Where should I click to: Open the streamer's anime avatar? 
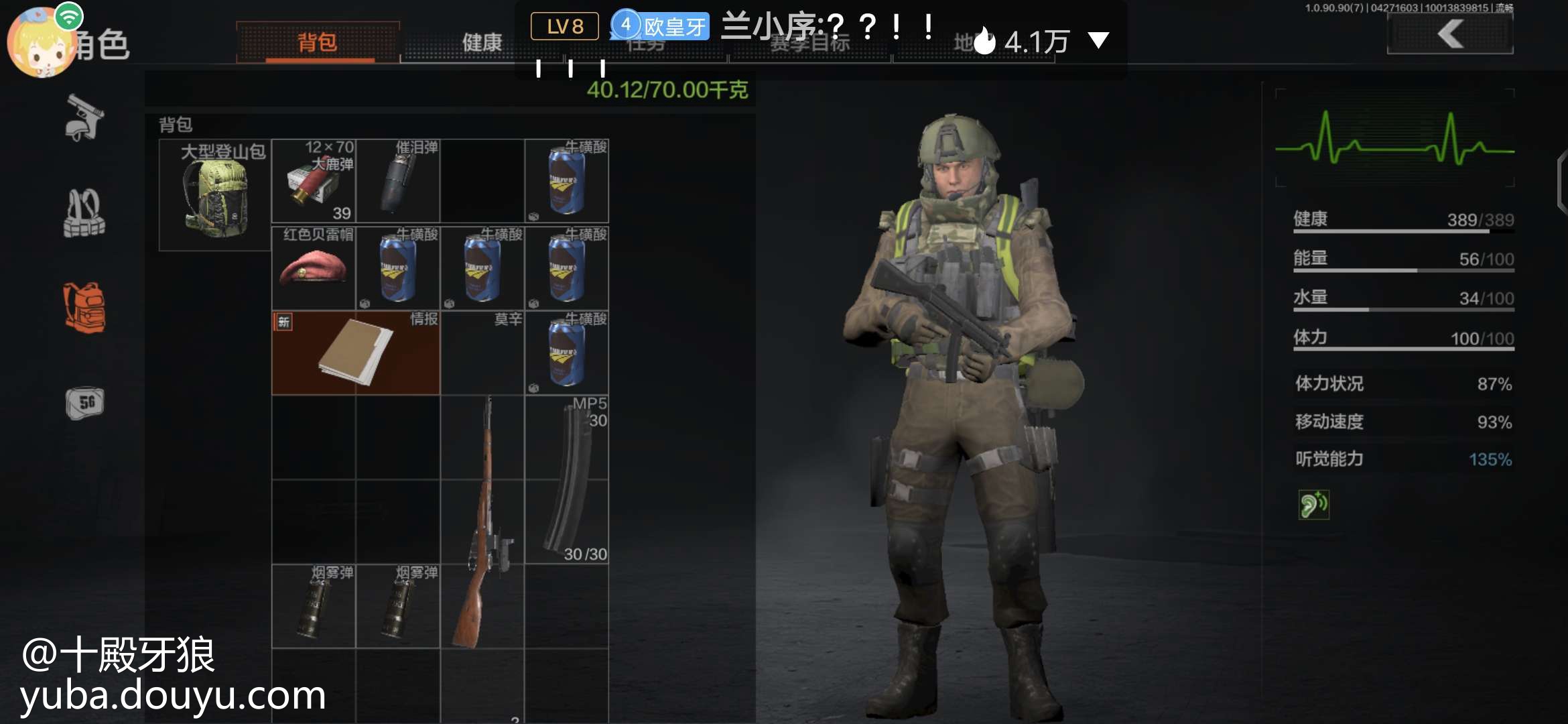click(x=42, y=42)
